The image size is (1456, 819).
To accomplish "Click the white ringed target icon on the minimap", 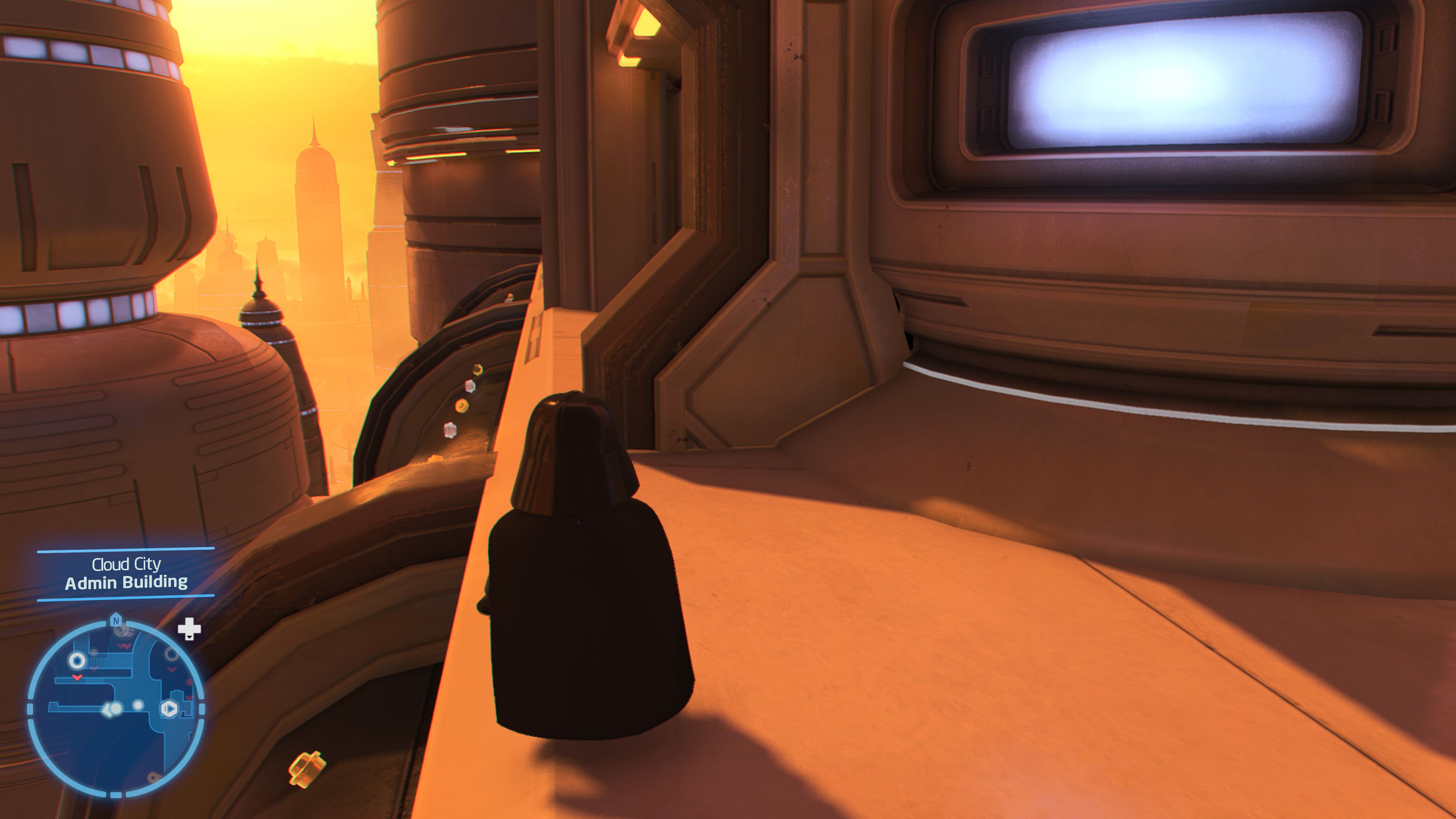I will pyautogui.click(x=77, y=661).
